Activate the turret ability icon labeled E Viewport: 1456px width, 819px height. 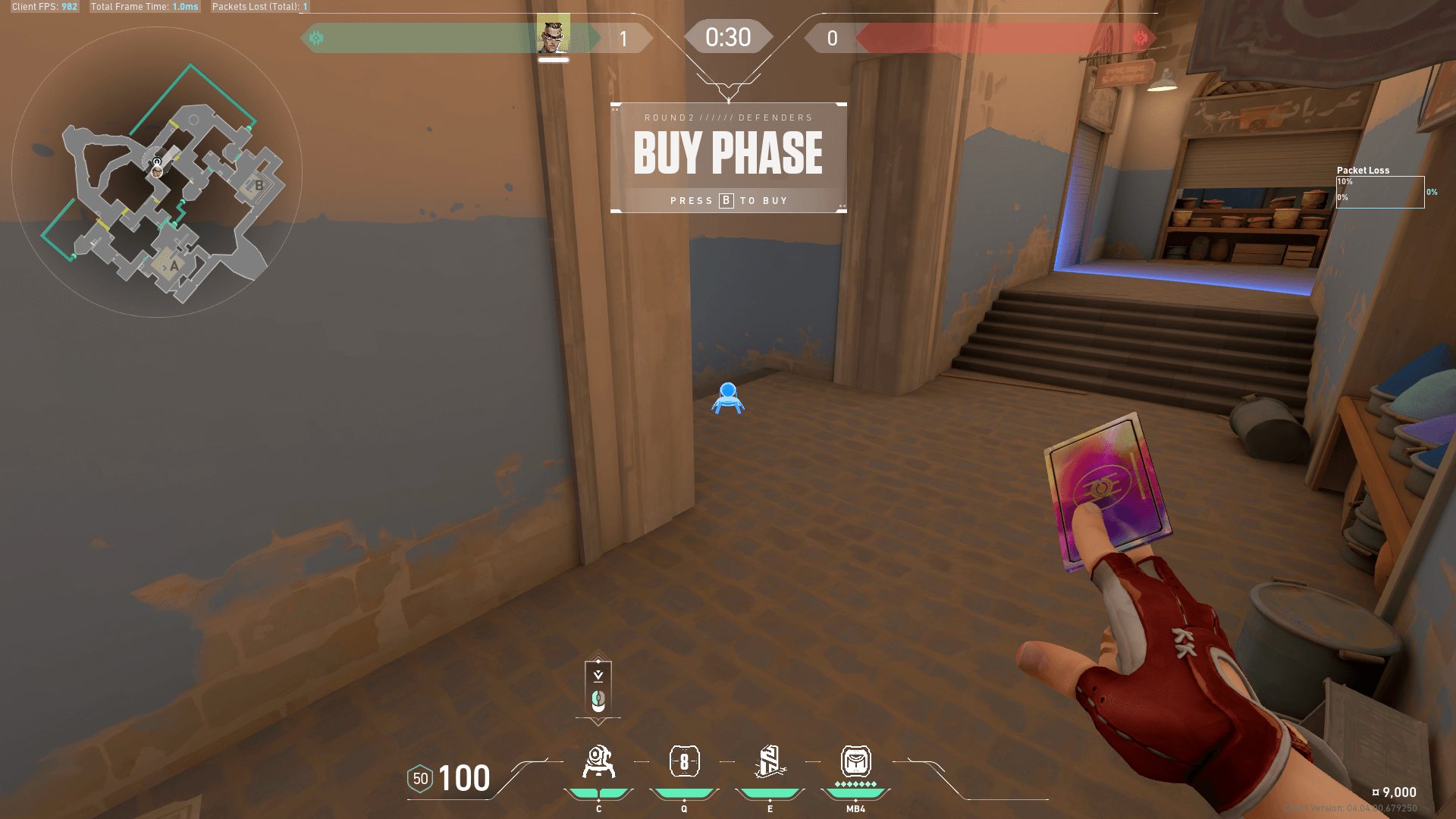(x=770, y=762)
